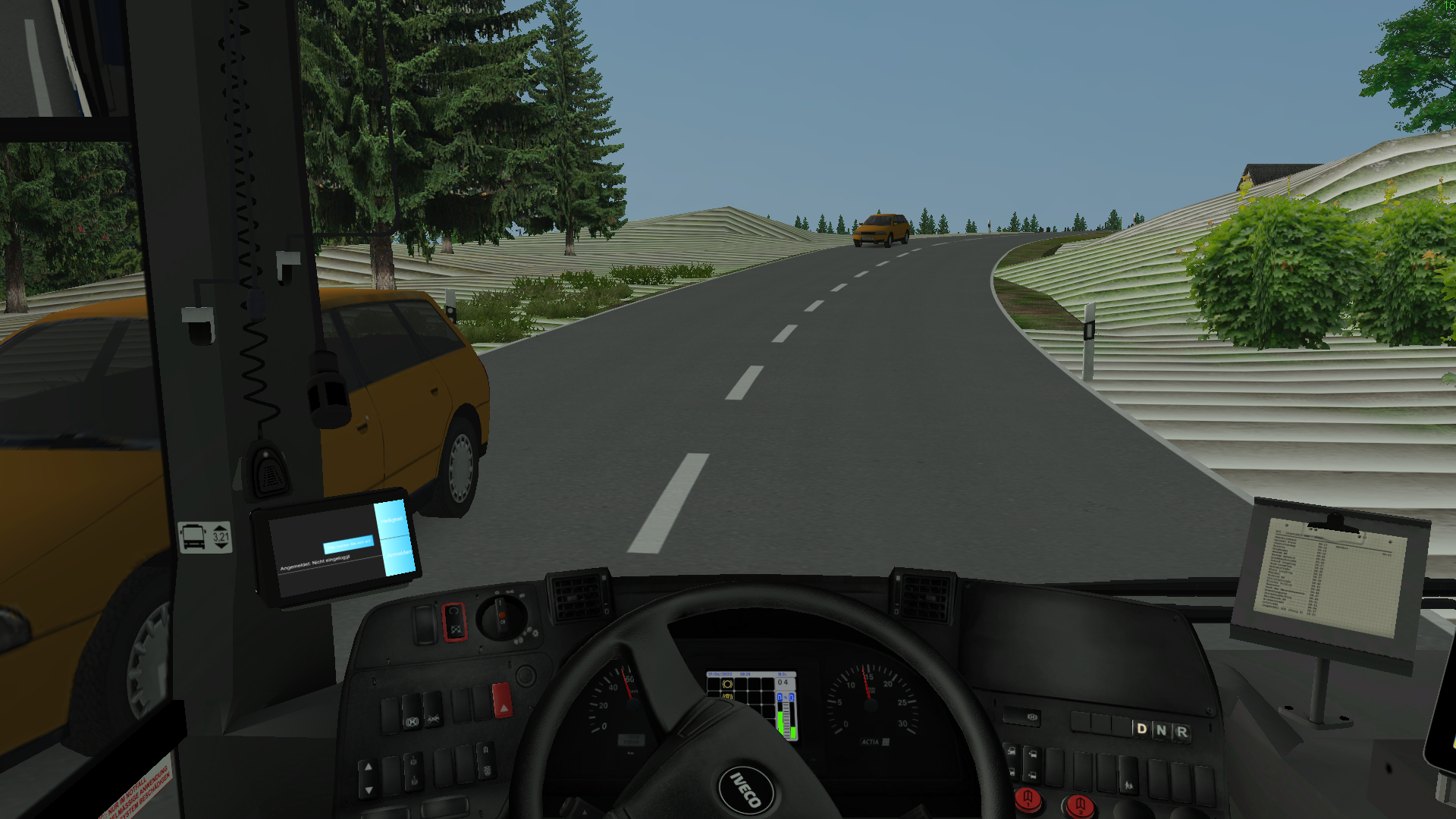Push the red door 1 button
Screen dimensions: 1456x819
(1028, 798)
